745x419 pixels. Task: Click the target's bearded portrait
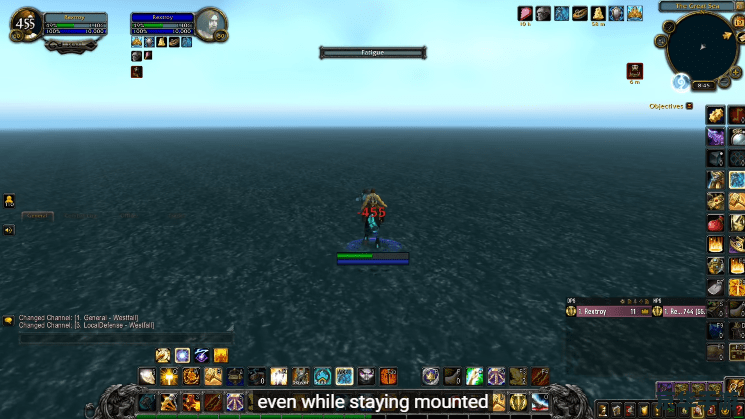tap(210, 24)
